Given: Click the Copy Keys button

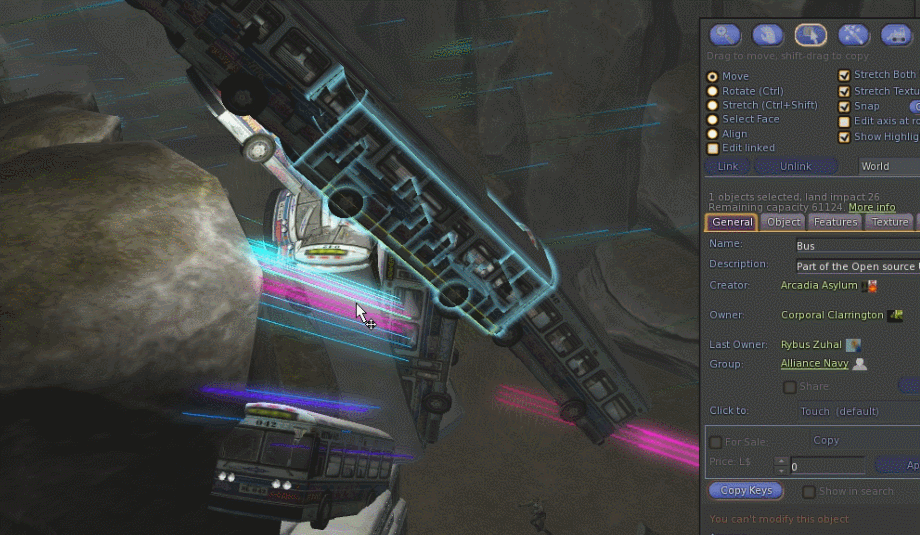Looking at the screenshot, I should tap(746, 490).
